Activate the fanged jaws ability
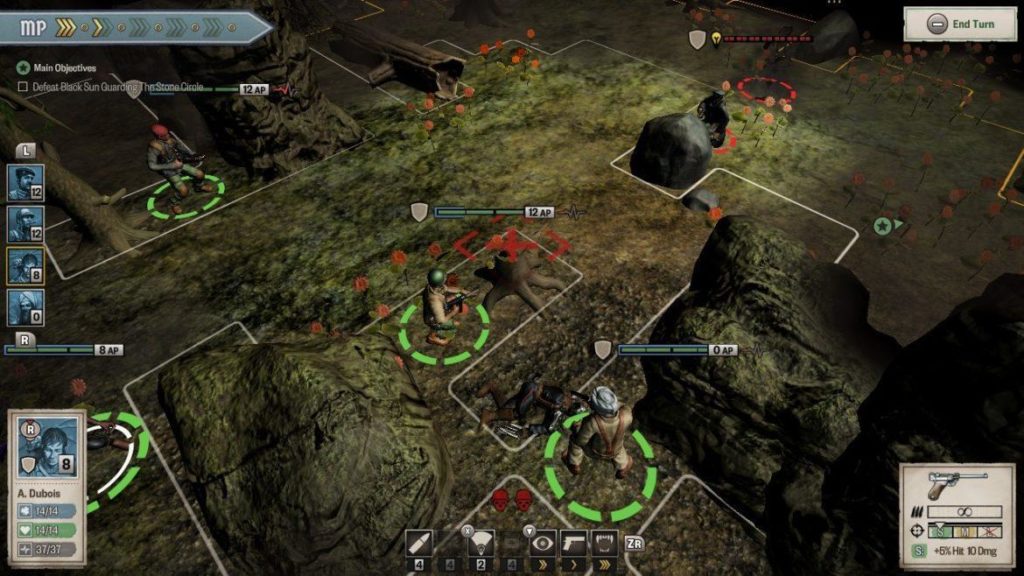 click(605, 542)
